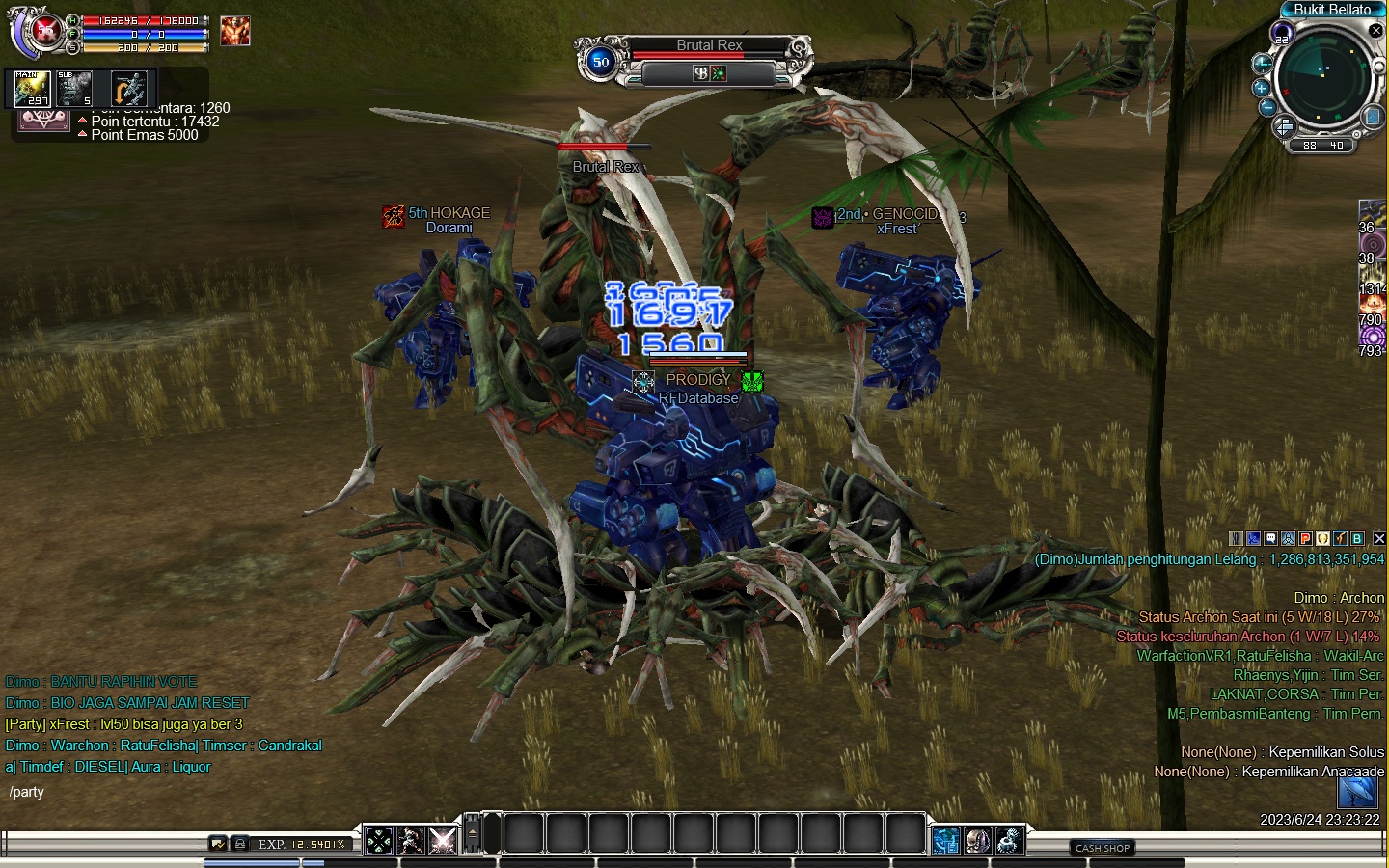The height and width of the screenshot is (868, 1389).
Task: Toggle the teal B chat filter
Action: 1357,539
